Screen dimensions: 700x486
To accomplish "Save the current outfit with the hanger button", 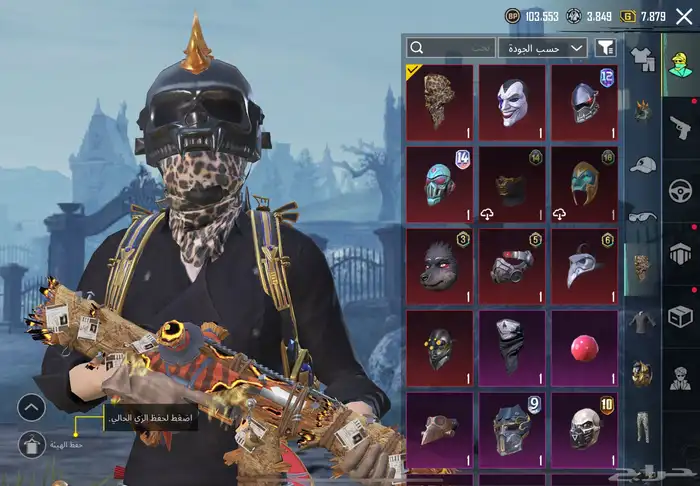I will (31, 443).
